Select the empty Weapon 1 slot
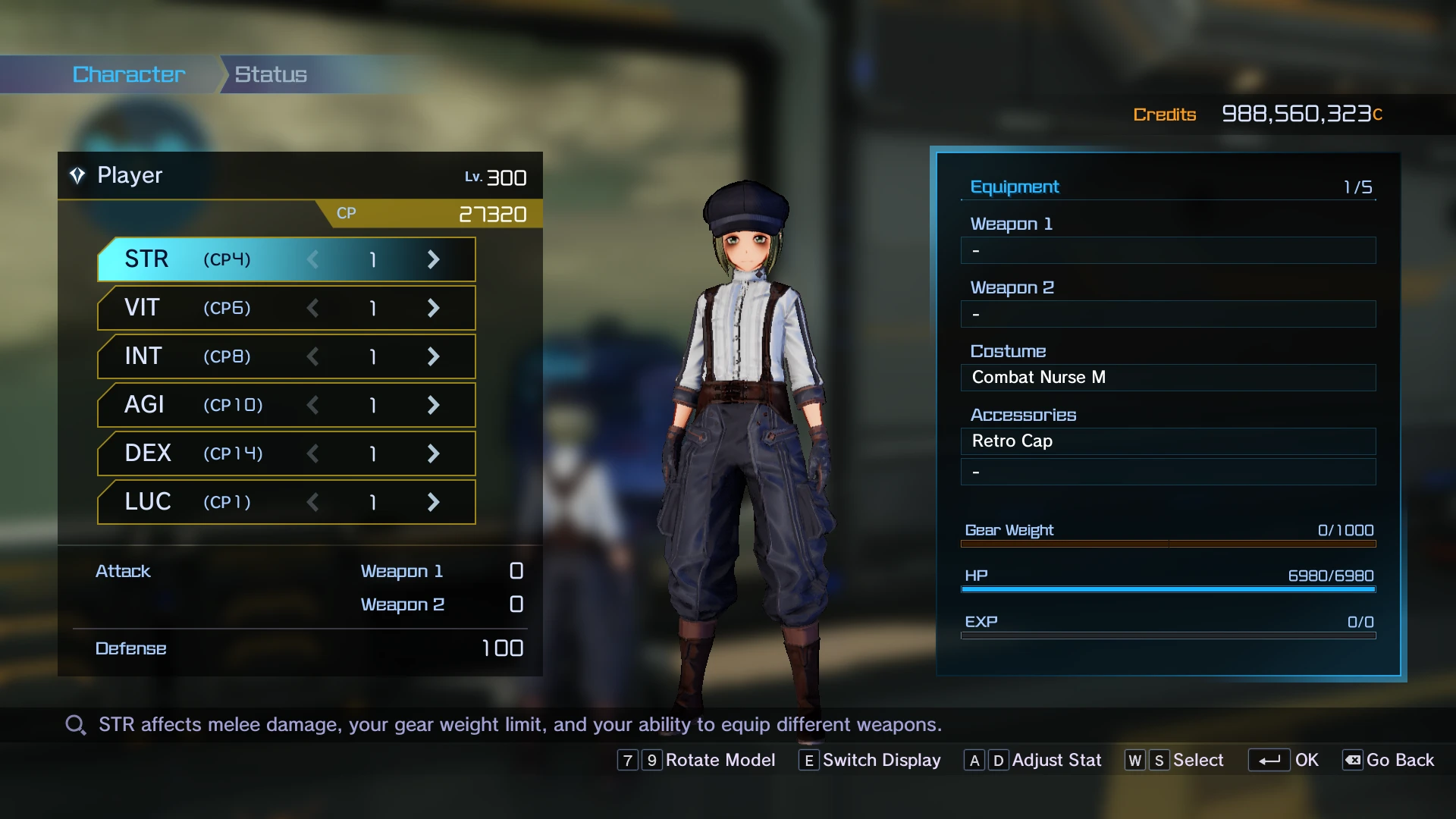This screenshot has height=819, width=1456. click(x=1168, y=250)
